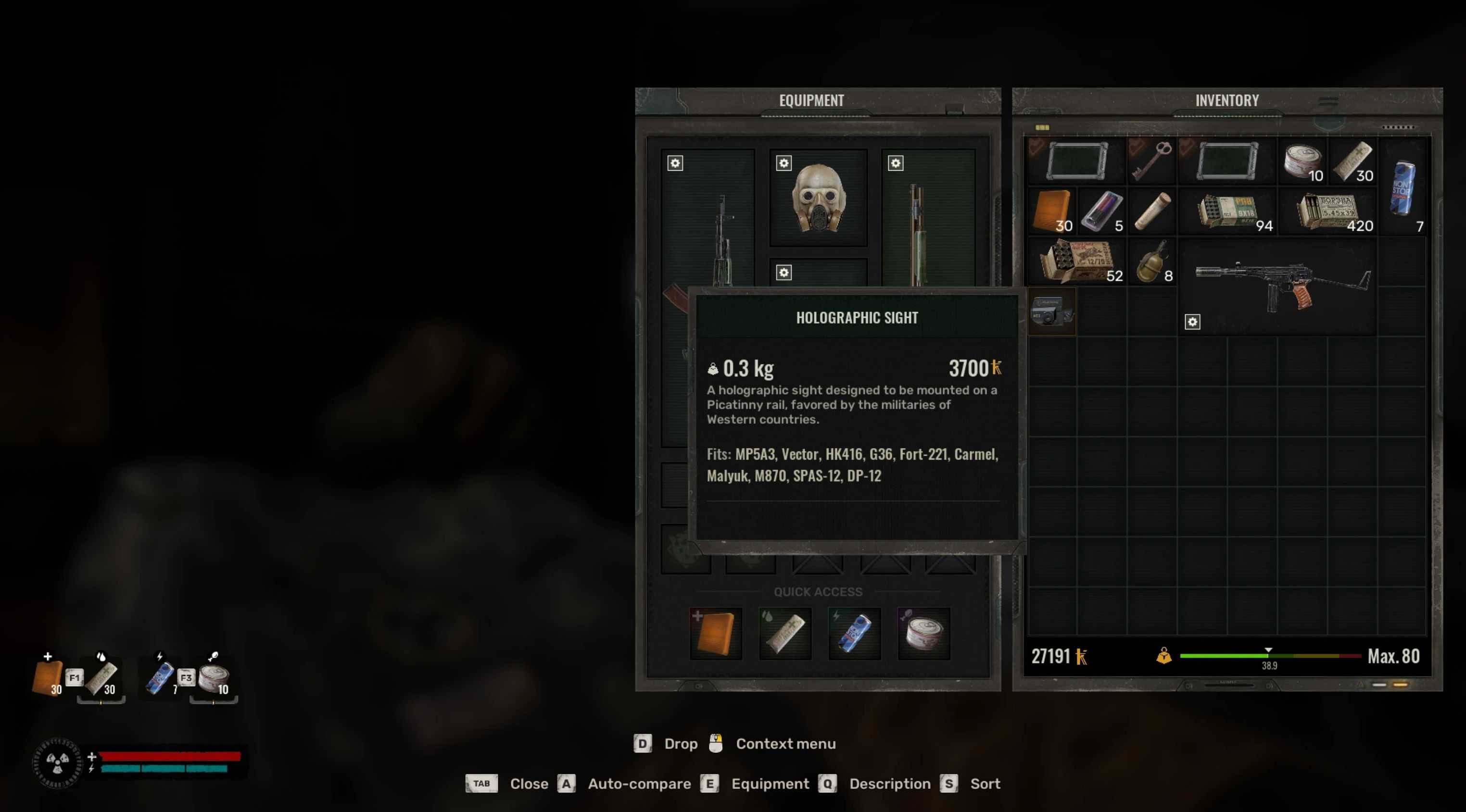
Task: Select the canned food stack in inventory
Action: pyautogui.click(x=1302, y=161)
